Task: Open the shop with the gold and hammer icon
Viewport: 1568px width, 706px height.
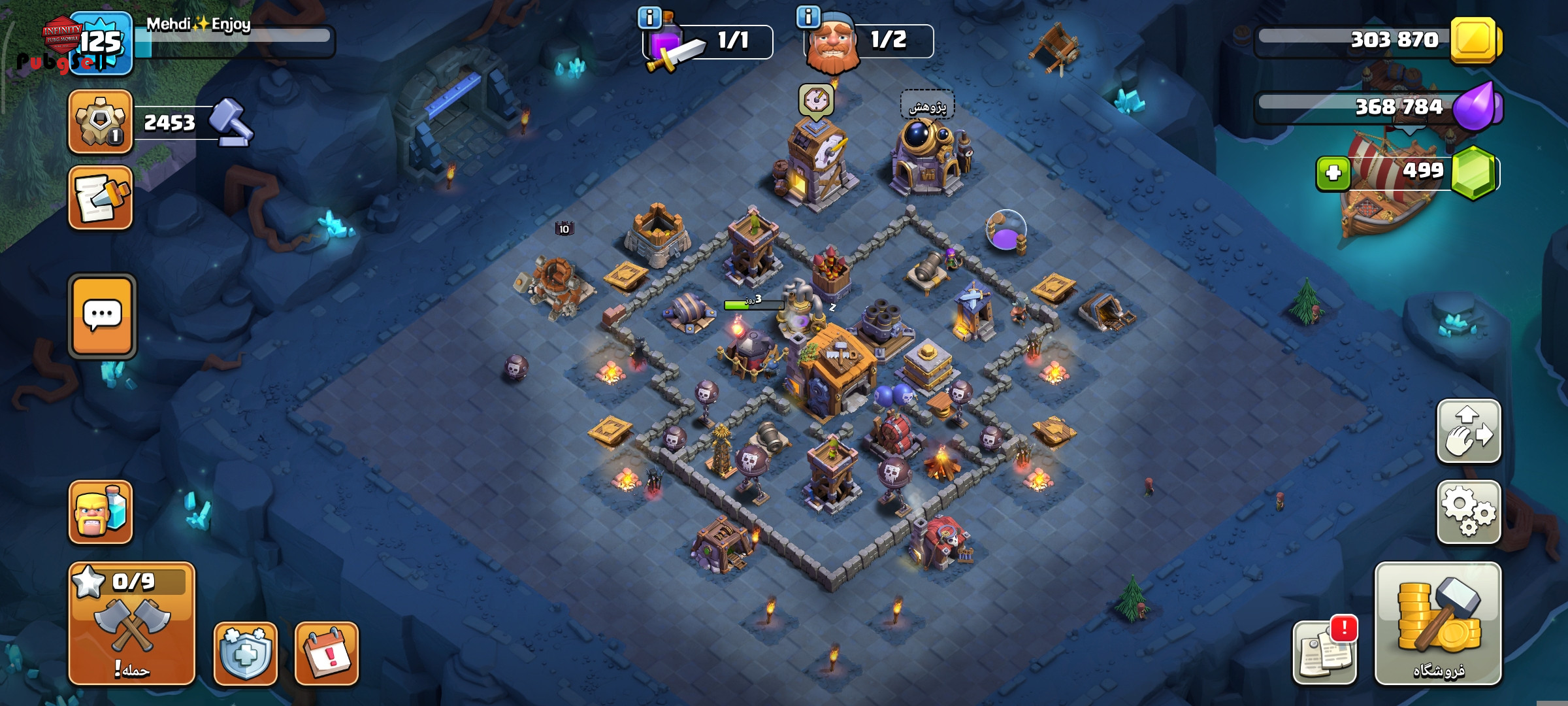Action: [x=1437, y=623]
